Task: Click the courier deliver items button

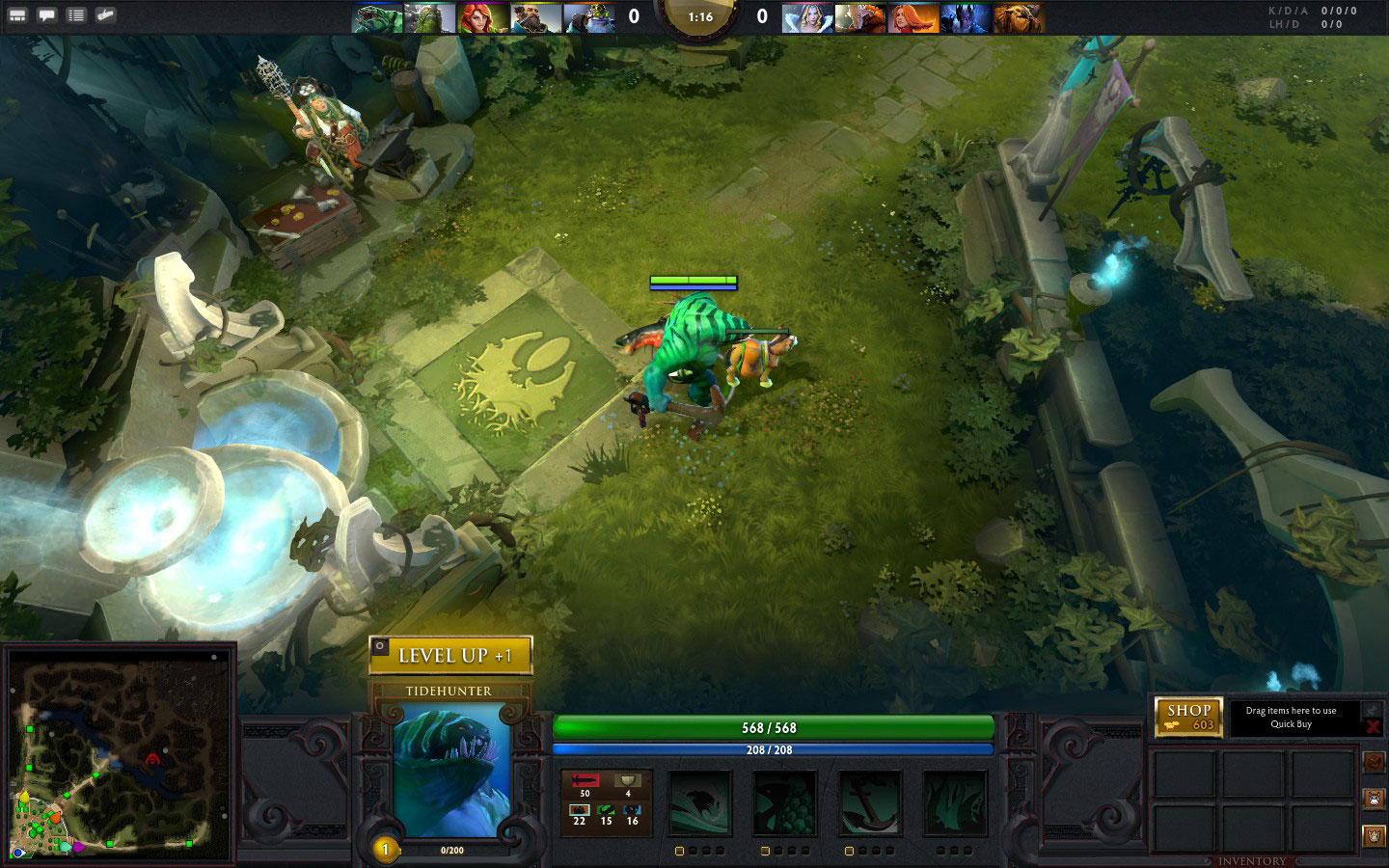Action: pyautogui.click(x=1373, y=835)
